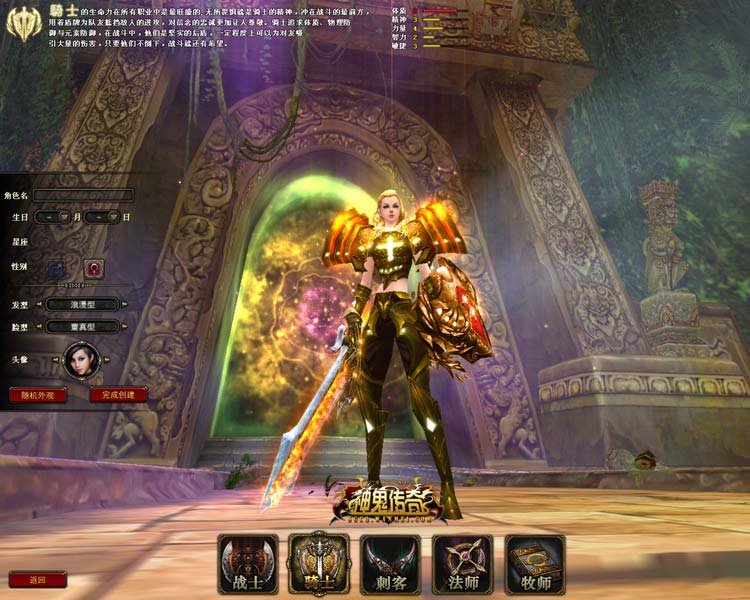Viewport: 750px width, 600px height.
Task: Choose the 骑士 knight class
Action: click(x=318, y=564)
